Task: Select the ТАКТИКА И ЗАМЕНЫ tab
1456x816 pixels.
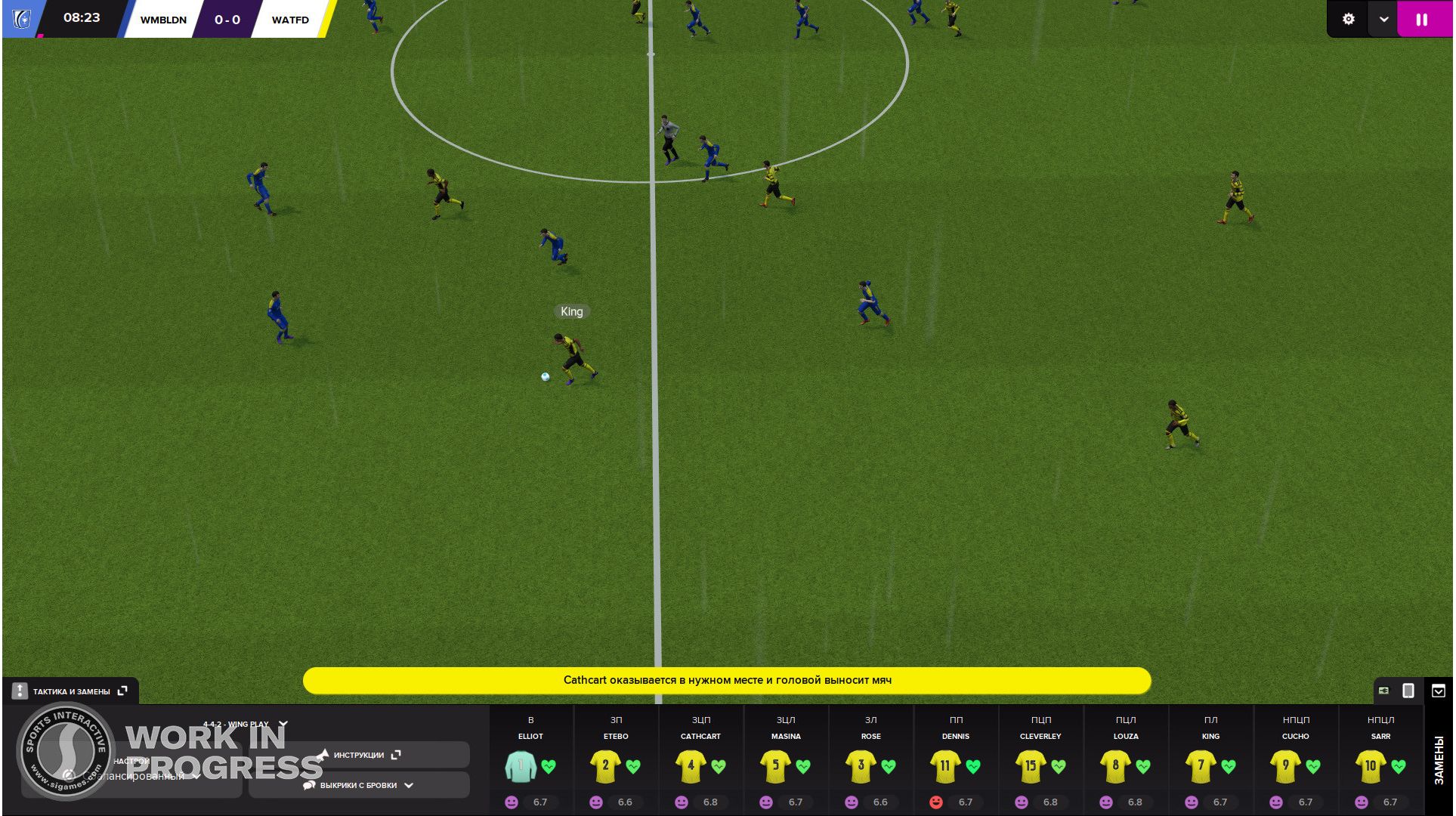Action: [72, 691]
